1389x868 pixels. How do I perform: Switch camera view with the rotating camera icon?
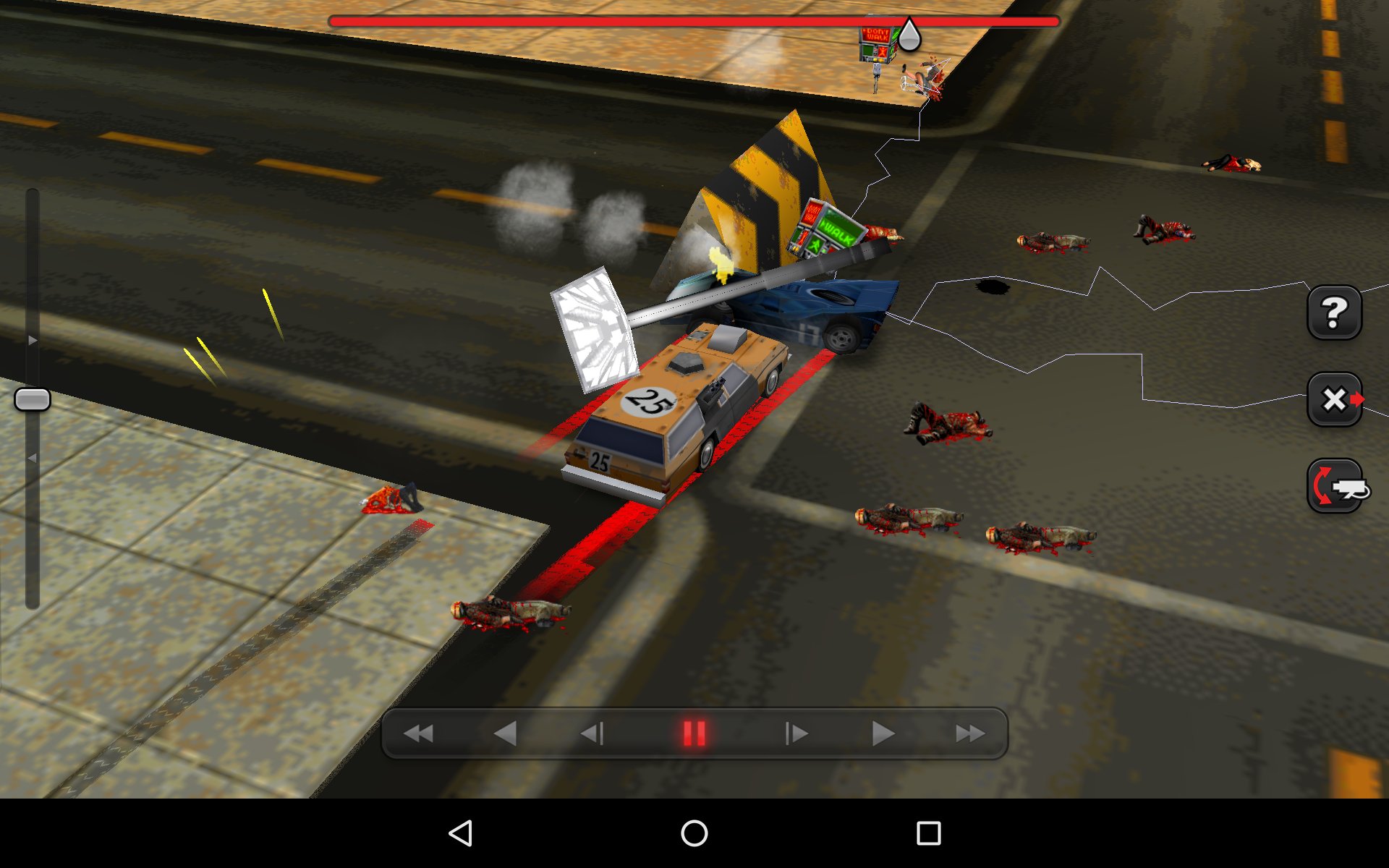1335,486
